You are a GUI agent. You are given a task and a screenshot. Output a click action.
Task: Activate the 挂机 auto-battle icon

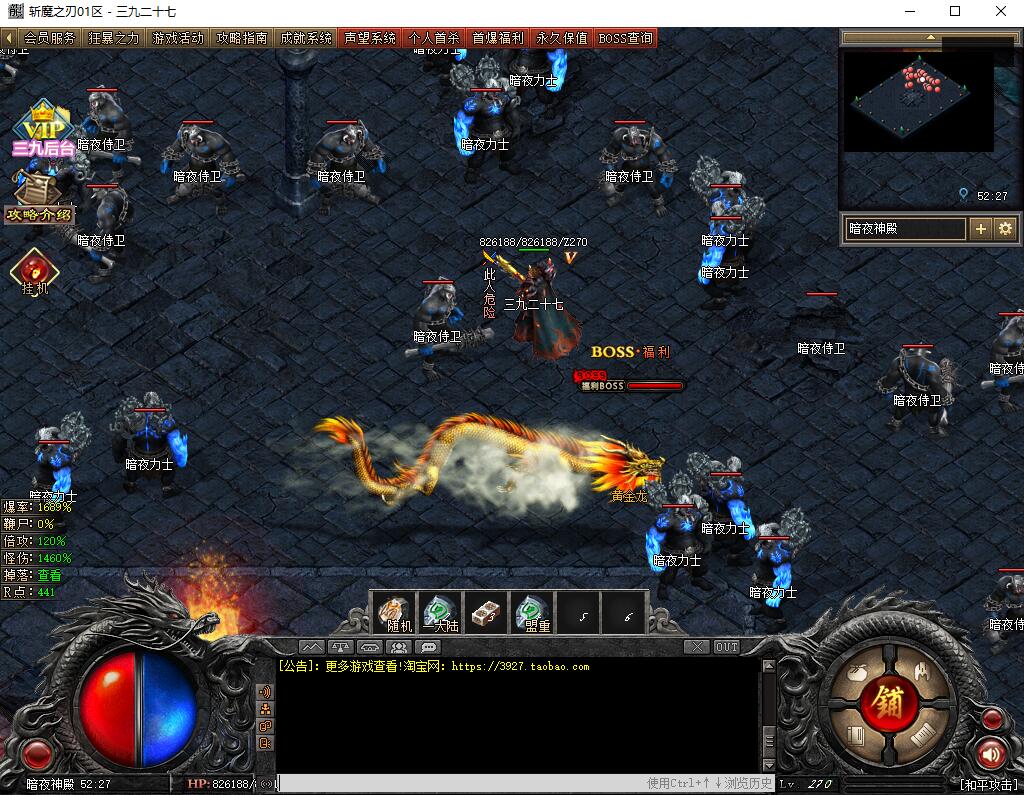click(x=35, y=271)
